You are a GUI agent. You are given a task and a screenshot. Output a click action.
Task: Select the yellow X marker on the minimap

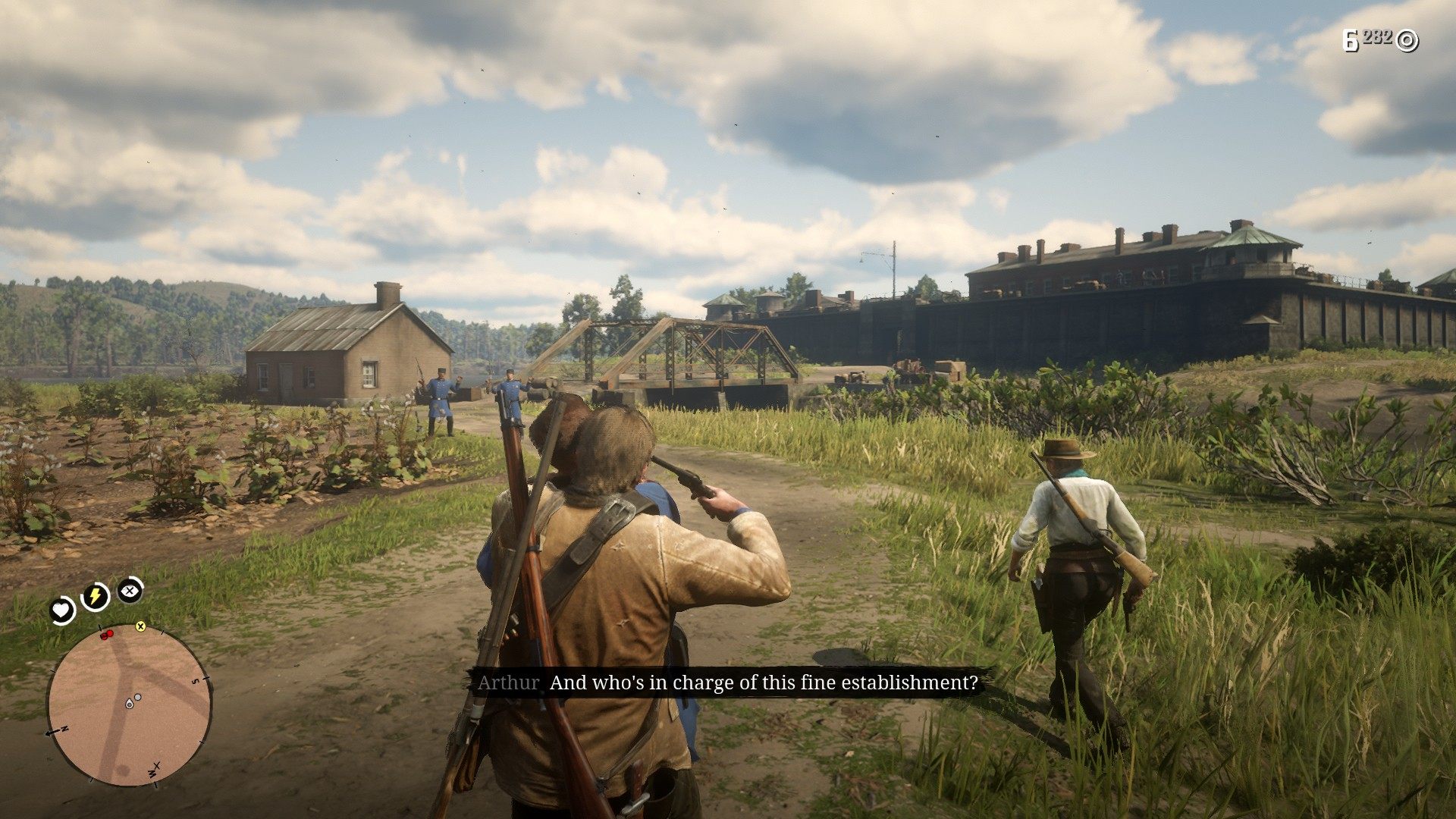tap(140, 626)
